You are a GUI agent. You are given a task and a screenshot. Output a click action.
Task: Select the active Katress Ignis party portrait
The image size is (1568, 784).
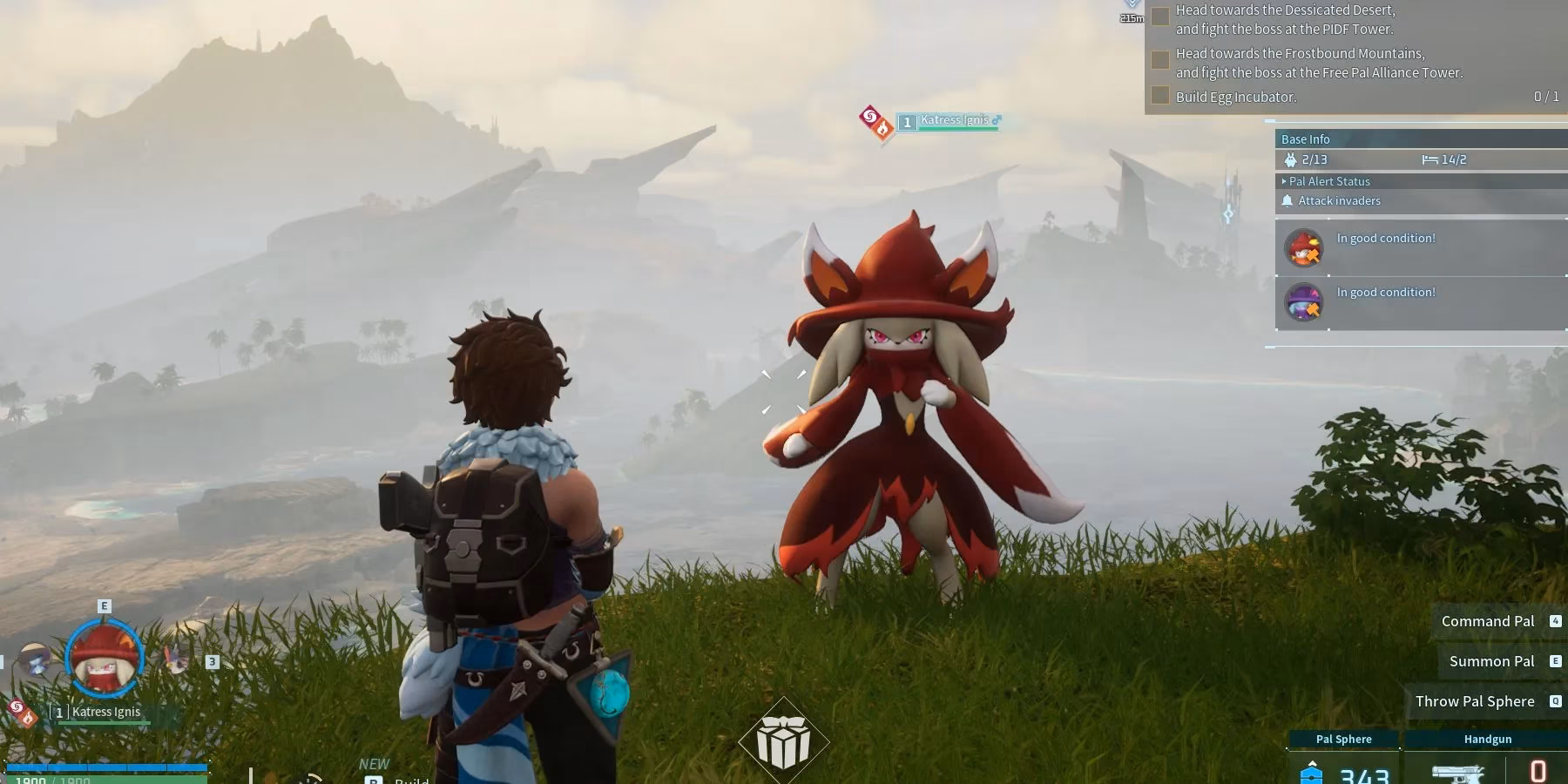(x=104, y=659)
